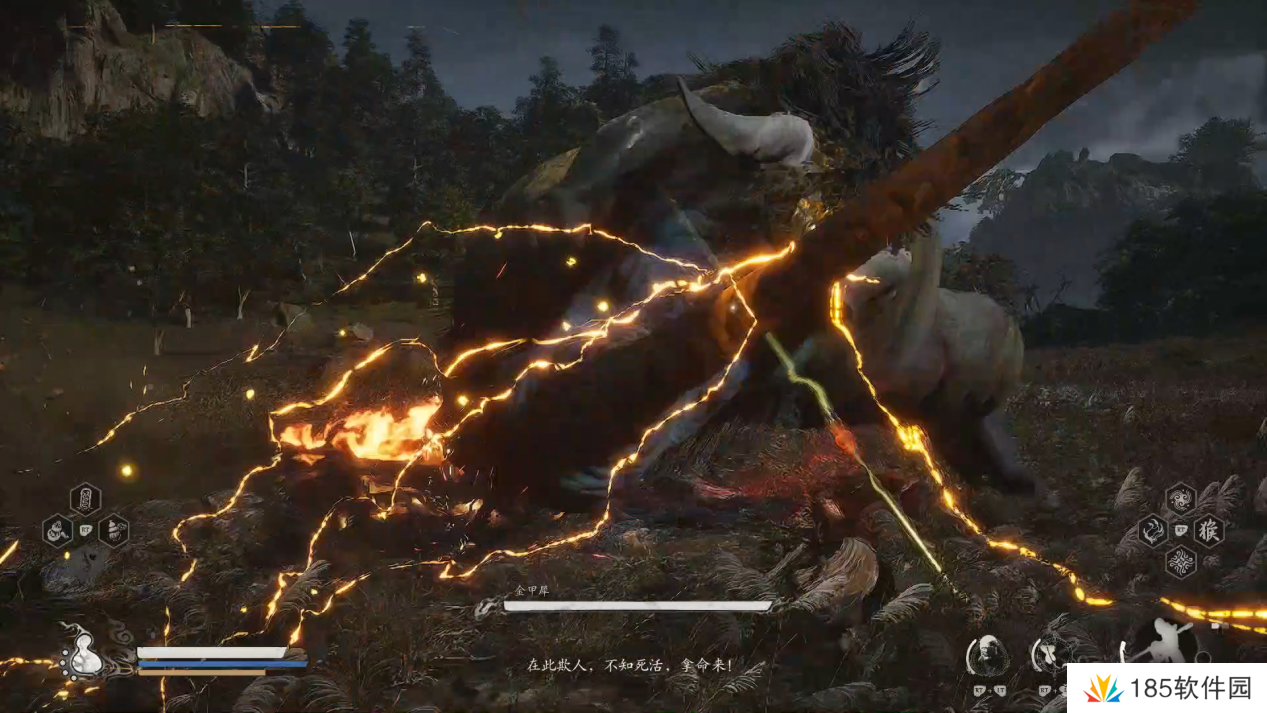
Task: Use the right hexagon gourd-and-pills item
Action: tap(113, 530)
